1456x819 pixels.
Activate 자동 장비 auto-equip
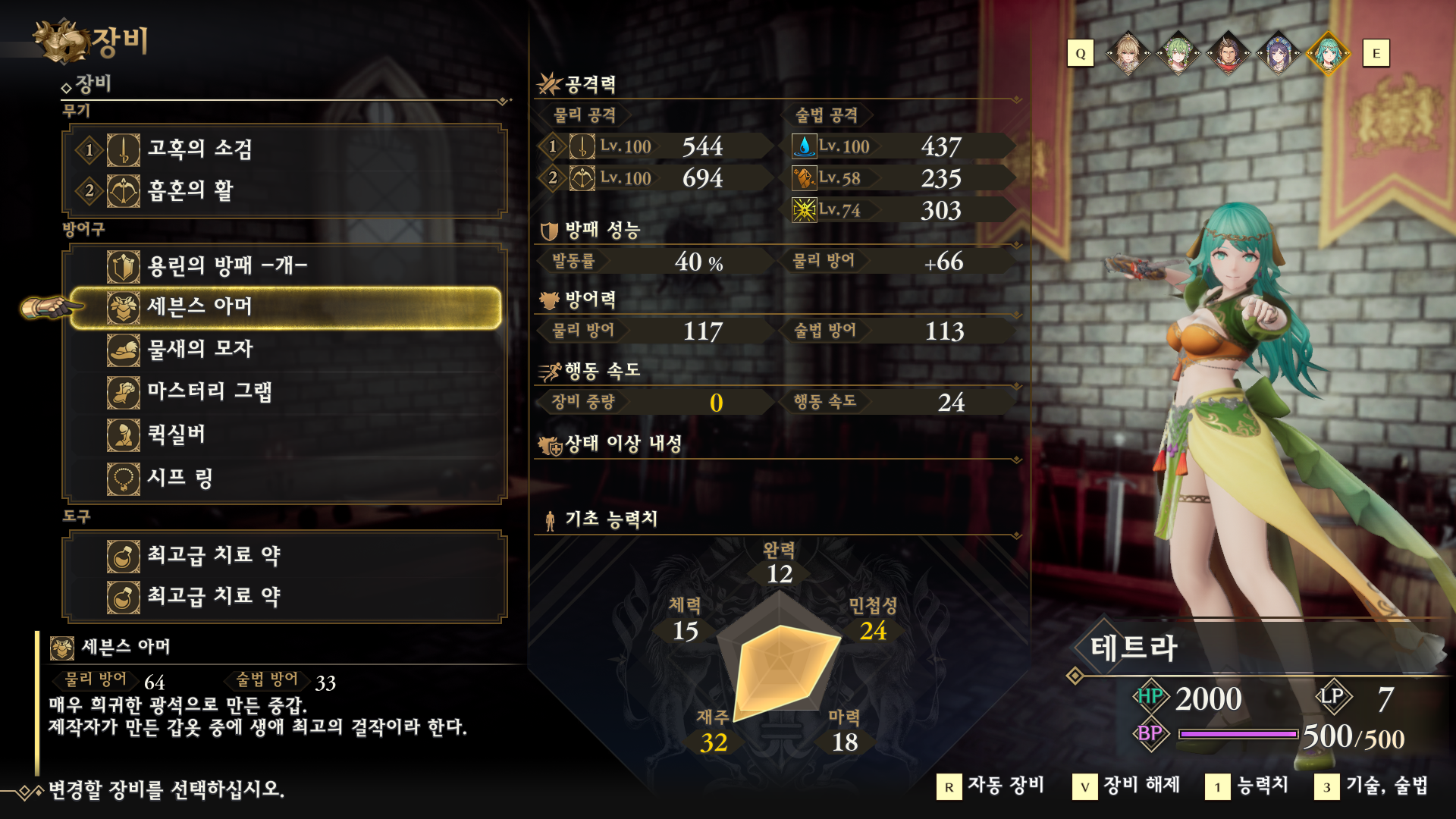point(991,786)
